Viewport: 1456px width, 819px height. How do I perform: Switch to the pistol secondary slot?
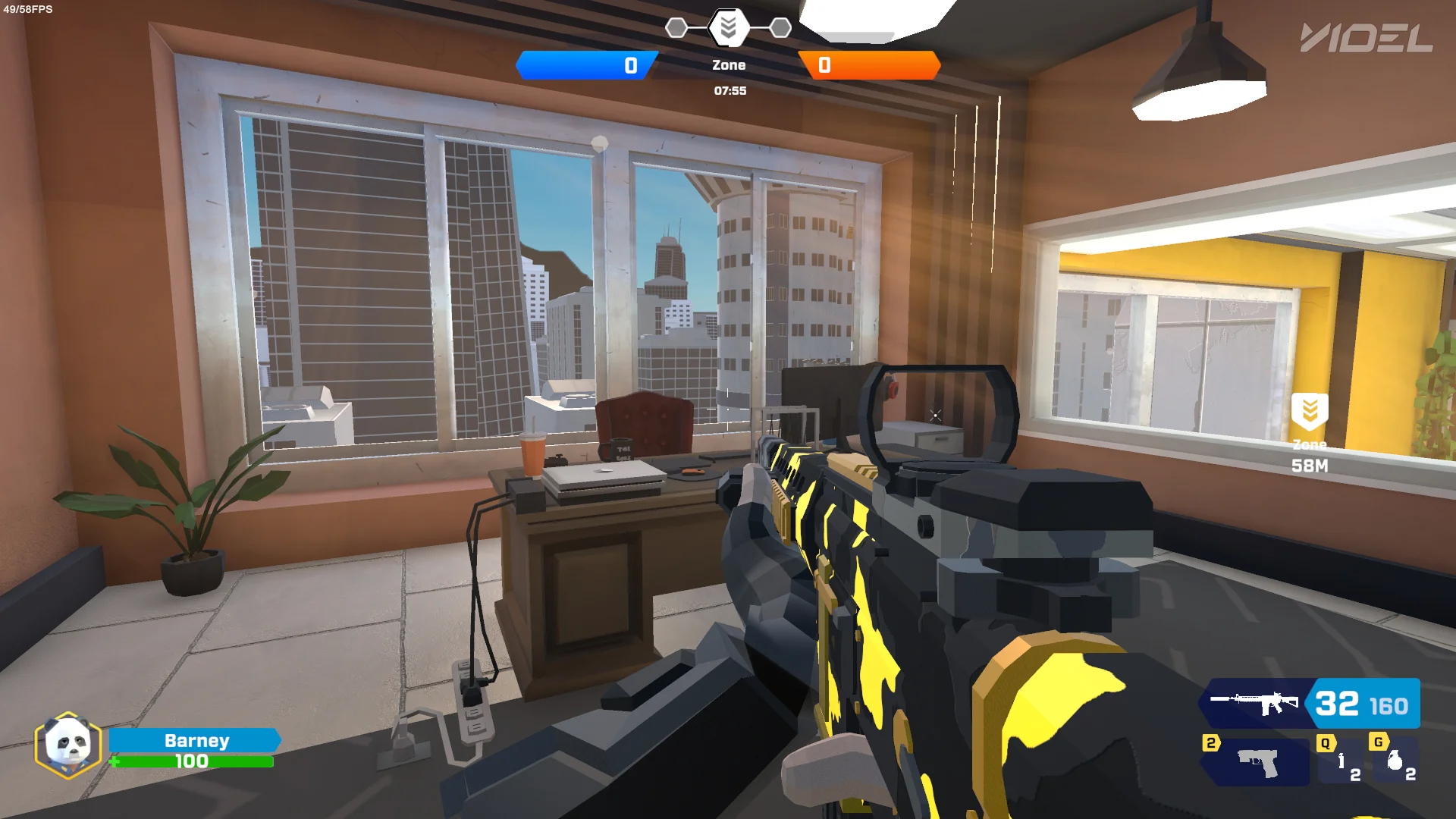point(1258,763)
